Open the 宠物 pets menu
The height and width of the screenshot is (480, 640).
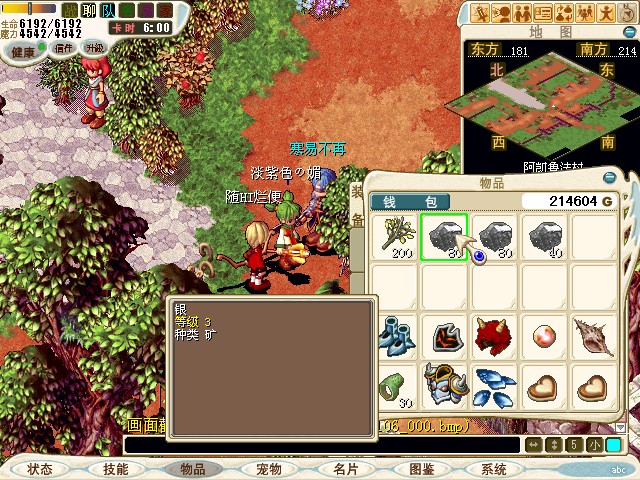[x=268, y=468]
